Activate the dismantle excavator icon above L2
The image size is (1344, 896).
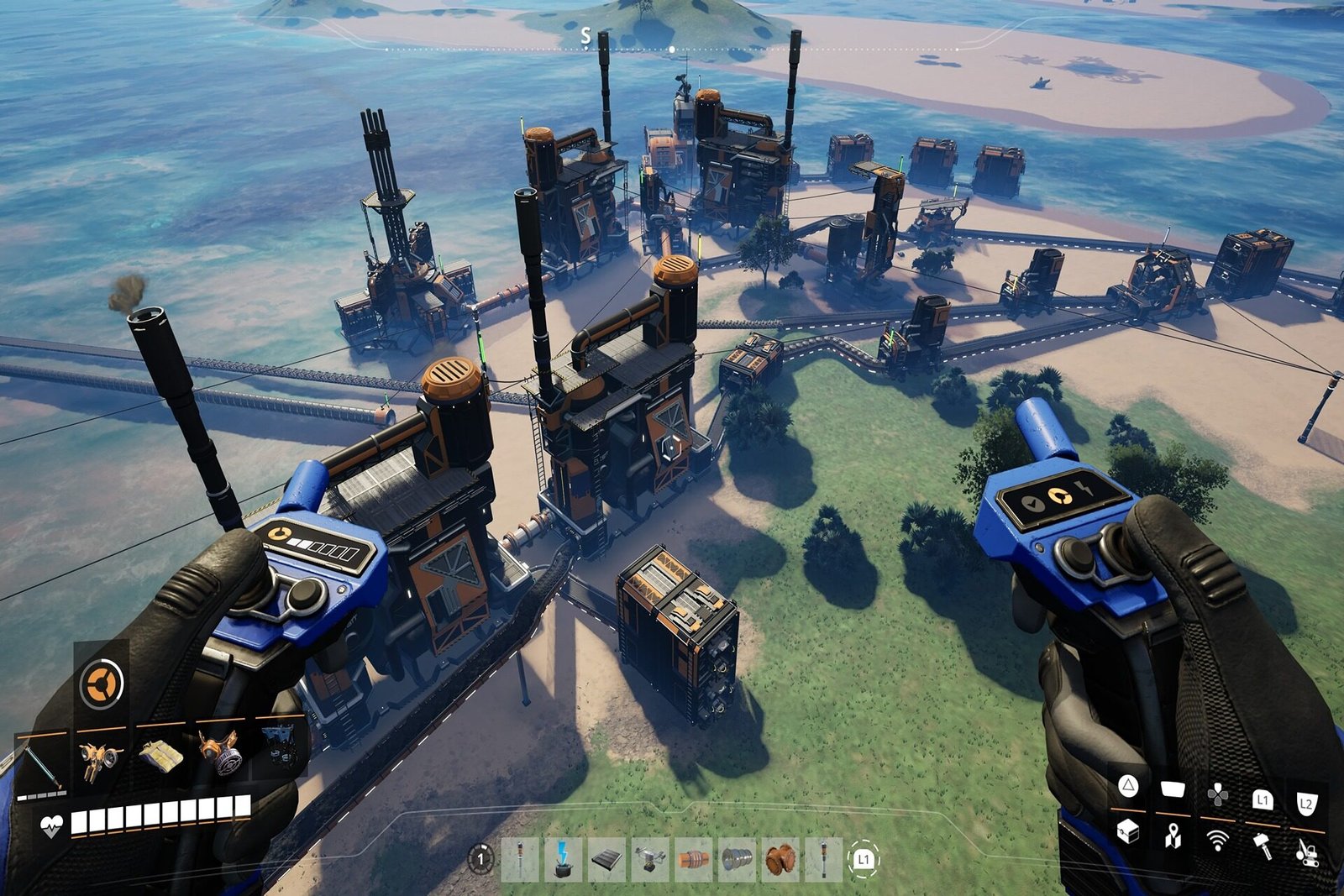pos(1307,852)
